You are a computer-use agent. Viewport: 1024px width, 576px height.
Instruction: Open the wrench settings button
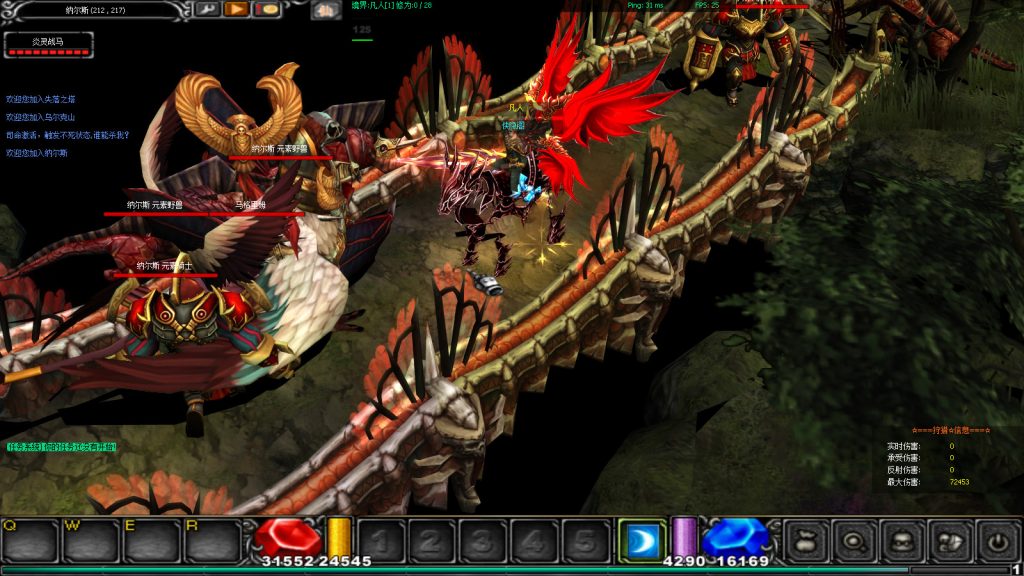[x=207, y=10]
